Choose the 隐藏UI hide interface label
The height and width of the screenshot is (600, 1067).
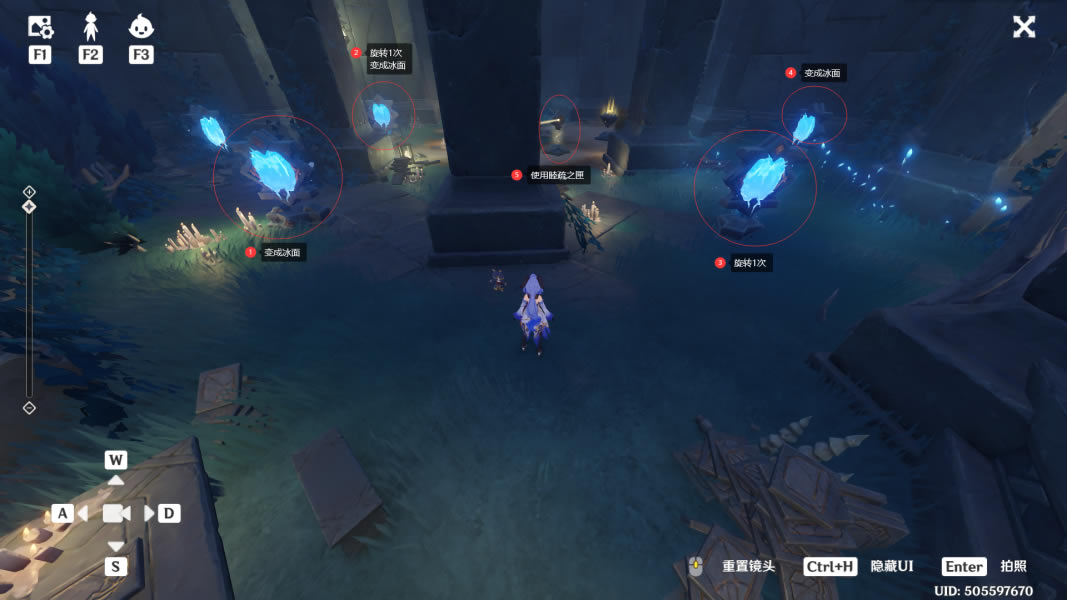coord(892,566)
